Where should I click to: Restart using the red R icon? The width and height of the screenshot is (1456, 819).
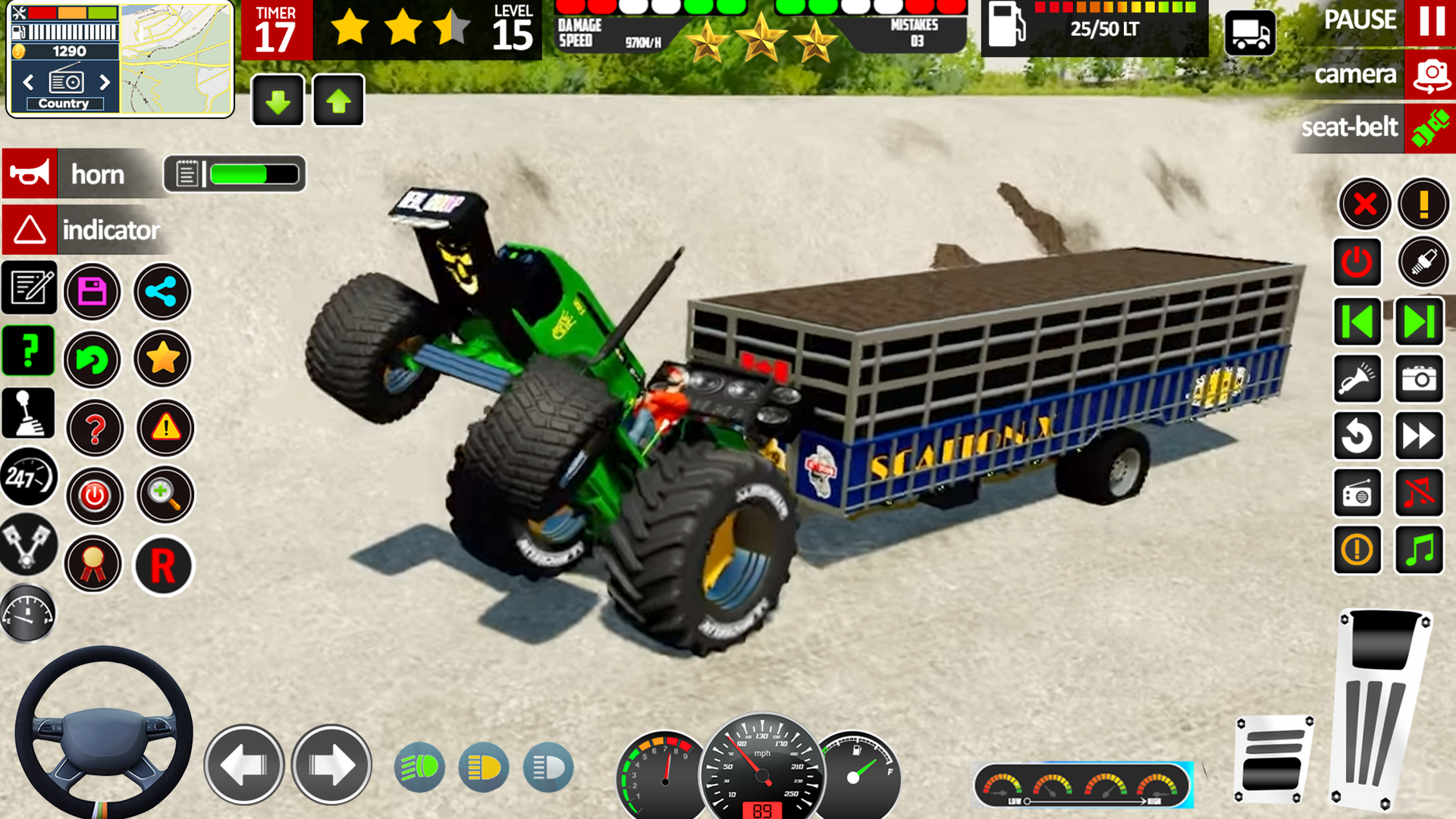(x=162, y=566)
